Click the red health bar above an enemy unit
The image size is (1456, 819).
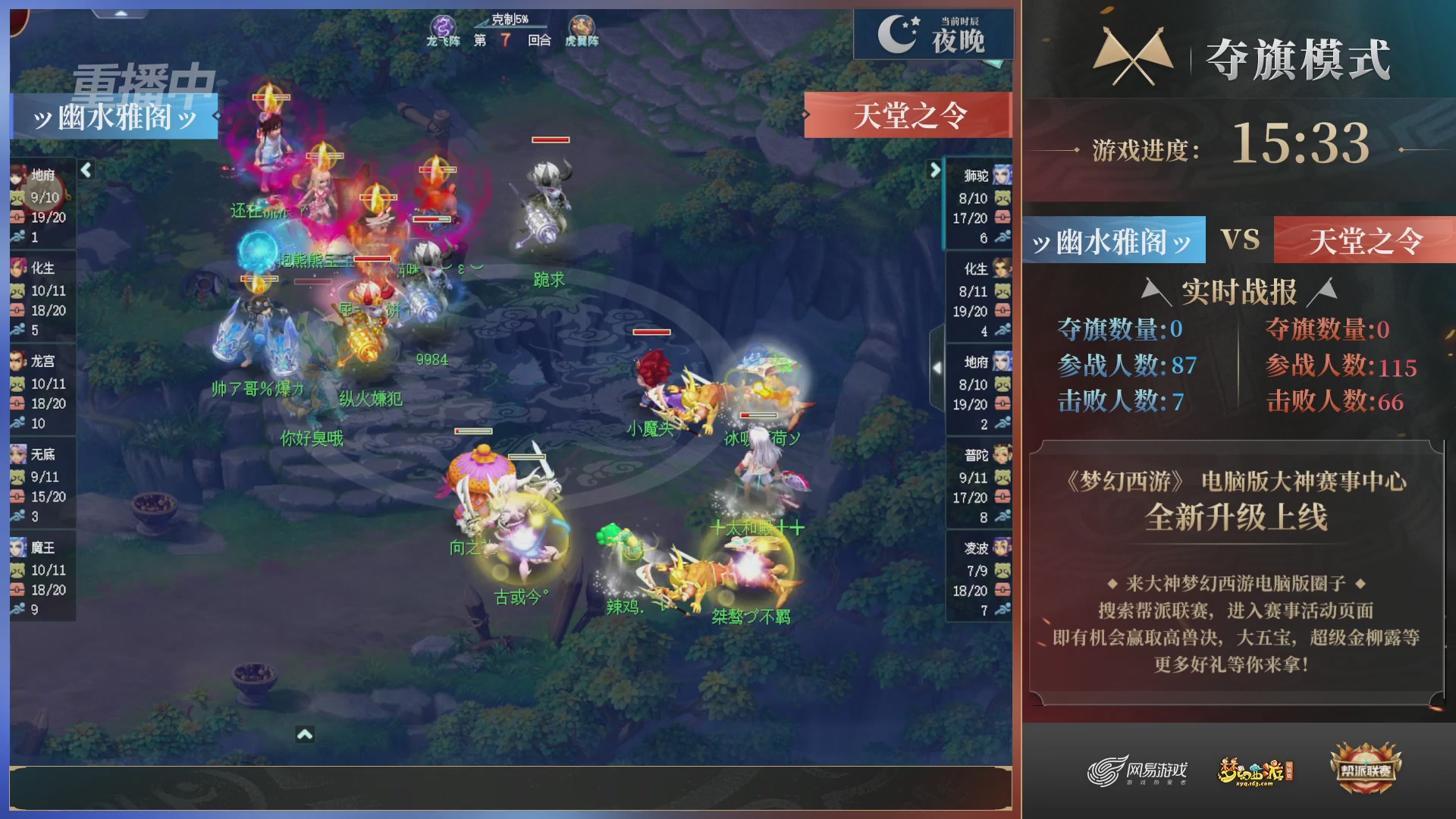(x=551, y=140)
